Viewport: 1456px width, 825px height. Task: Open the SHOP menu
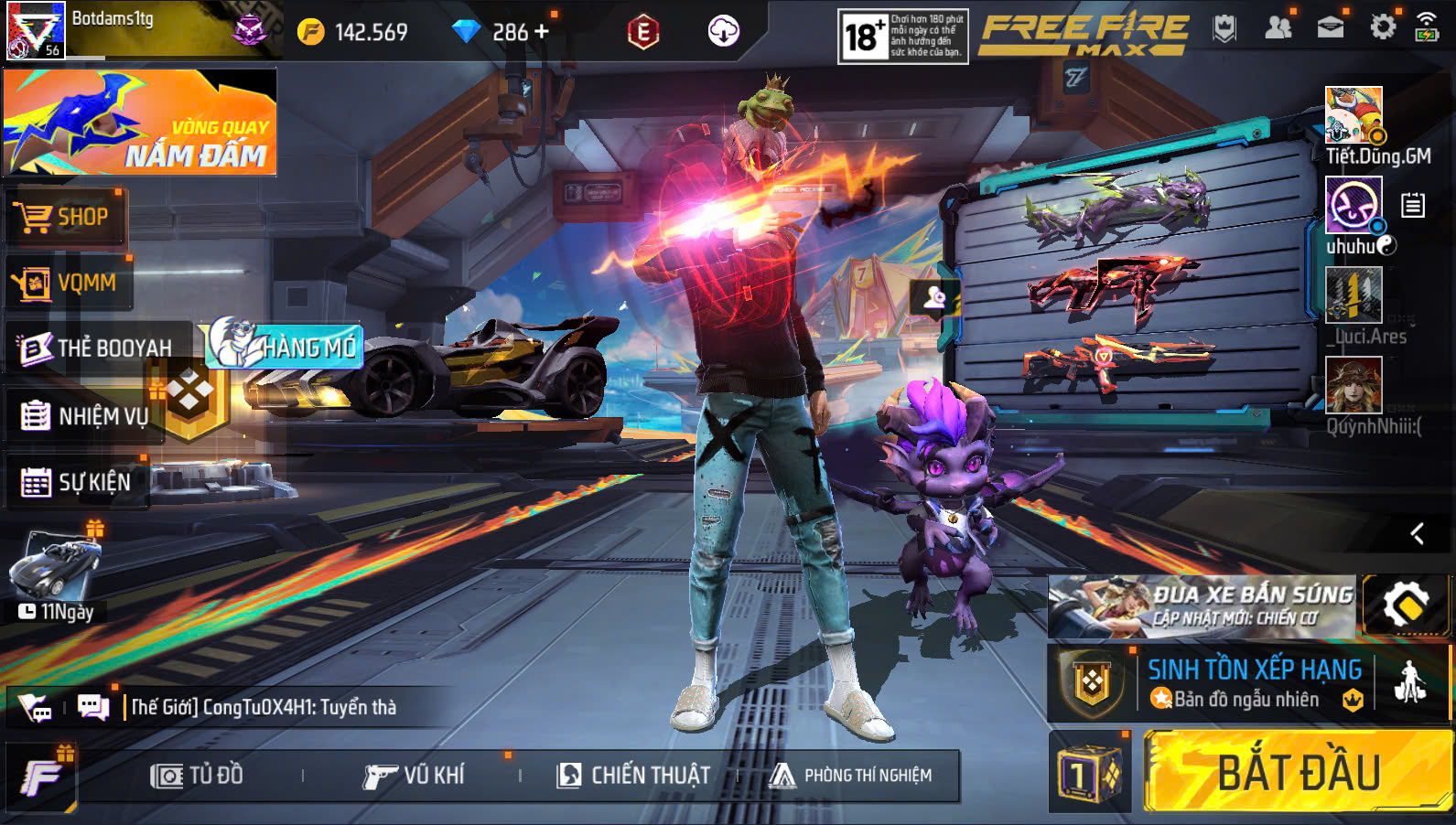point(65,218)
